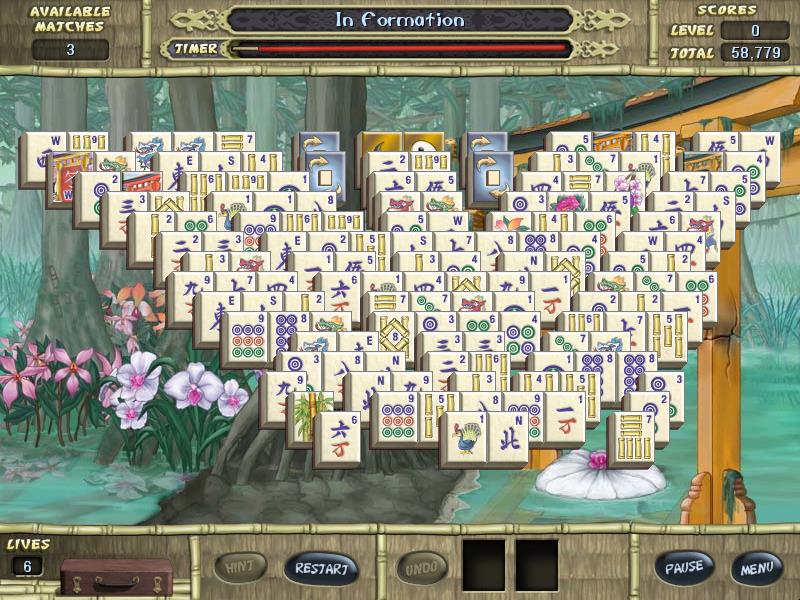This screenshot has width=800, height=600.
Task: Select the peacock tile beside the North tile
Action: coord(465,440)
